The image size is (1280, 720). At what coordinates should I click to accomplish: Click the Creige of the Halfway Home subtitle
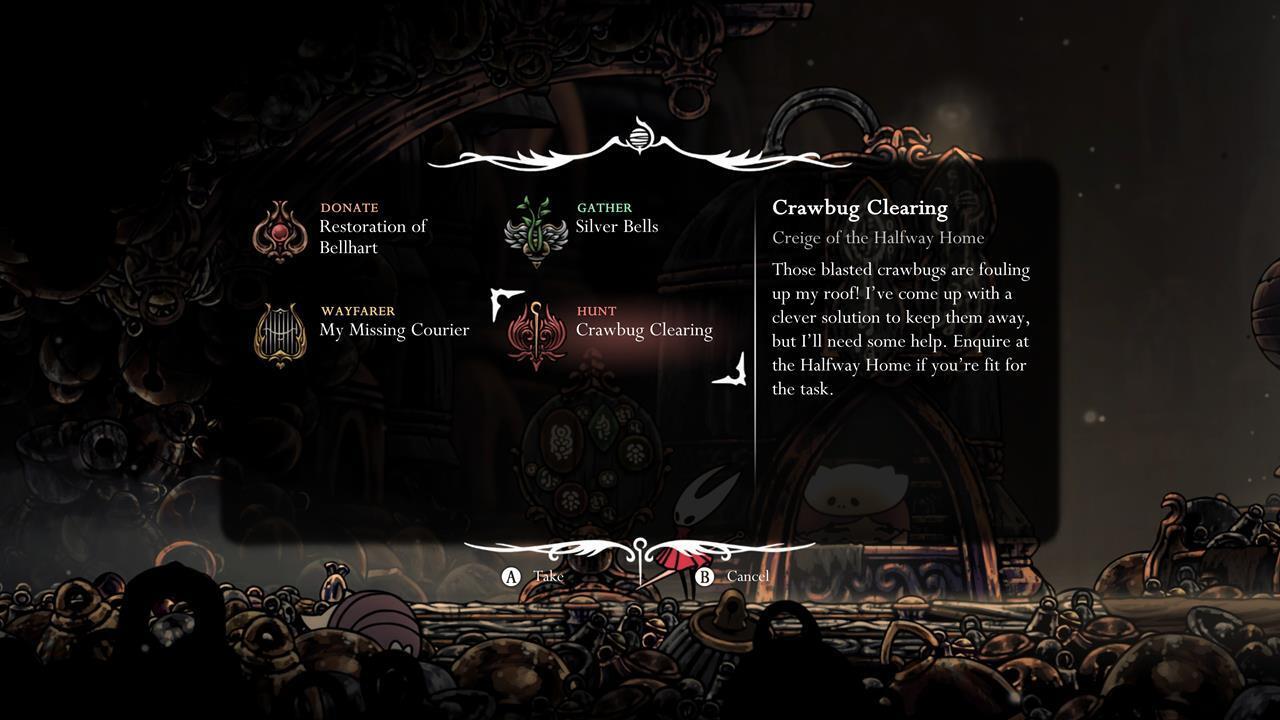pyautogui.click(x=877, y=238)
